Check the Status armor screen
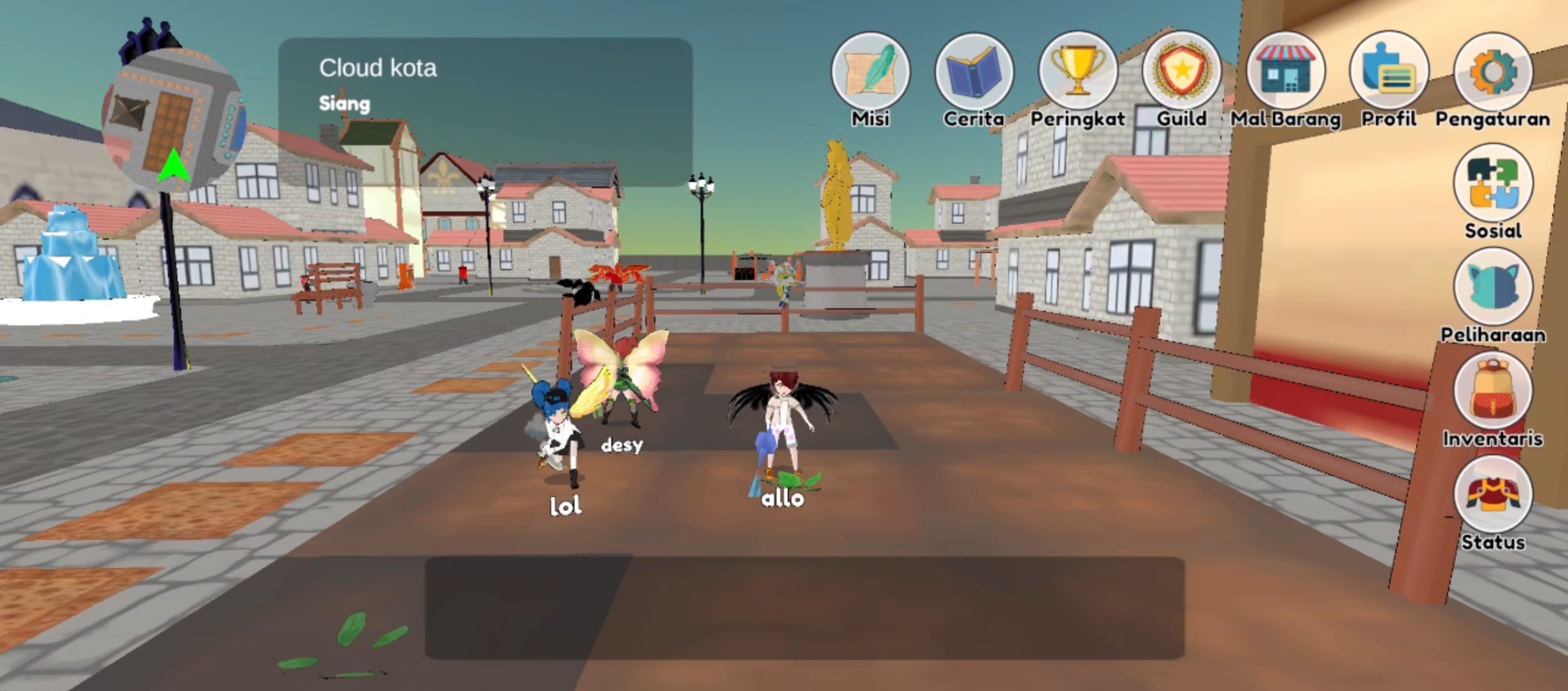The width and height of the screenshot is (1568, 691). (x=1493, y=495)
